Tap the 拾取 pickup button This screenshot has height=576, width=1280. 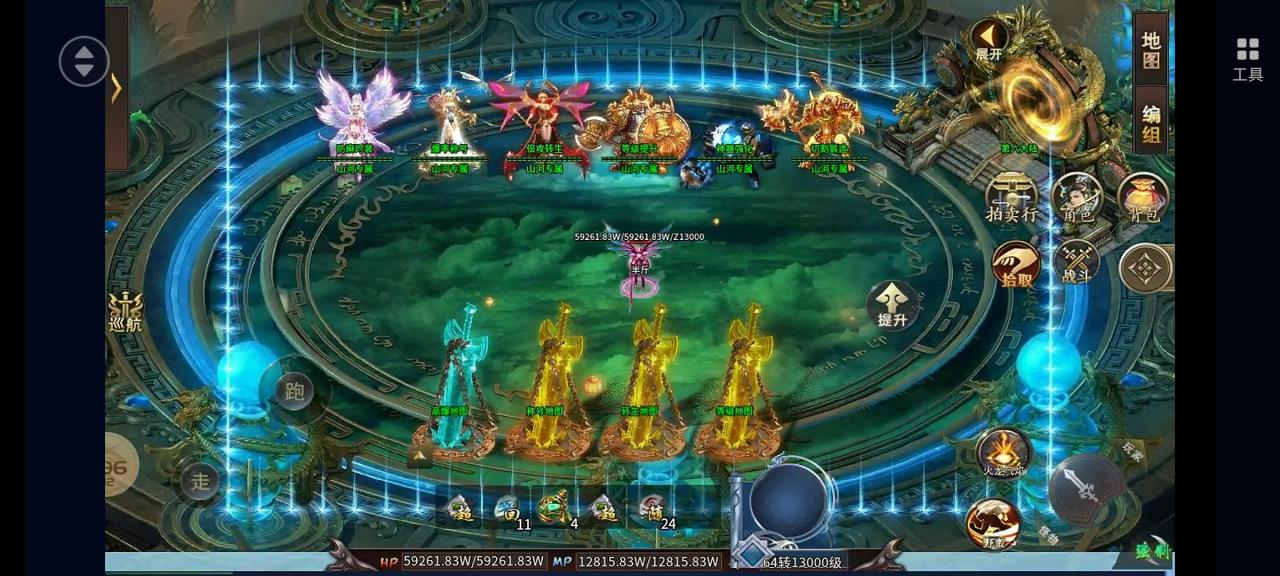pos(1016,265)
